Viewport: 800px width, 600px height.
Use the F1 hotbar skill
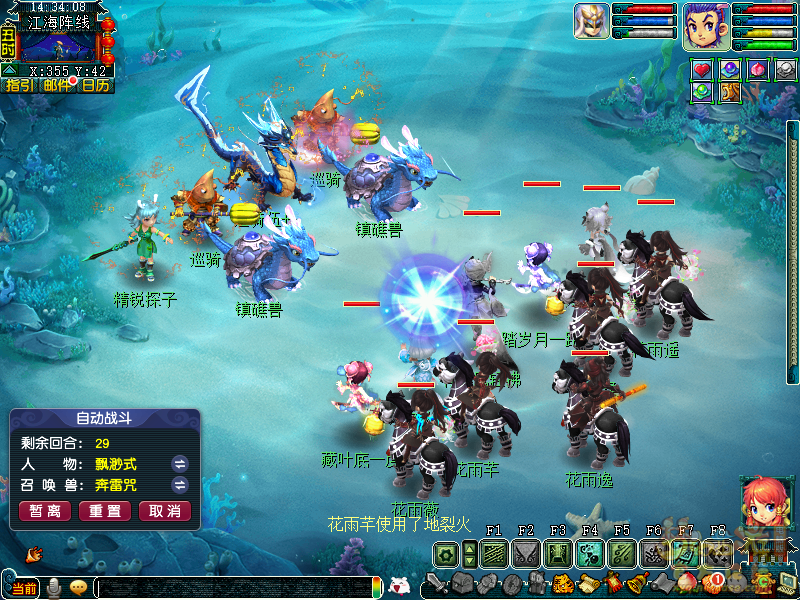[494, 554]
